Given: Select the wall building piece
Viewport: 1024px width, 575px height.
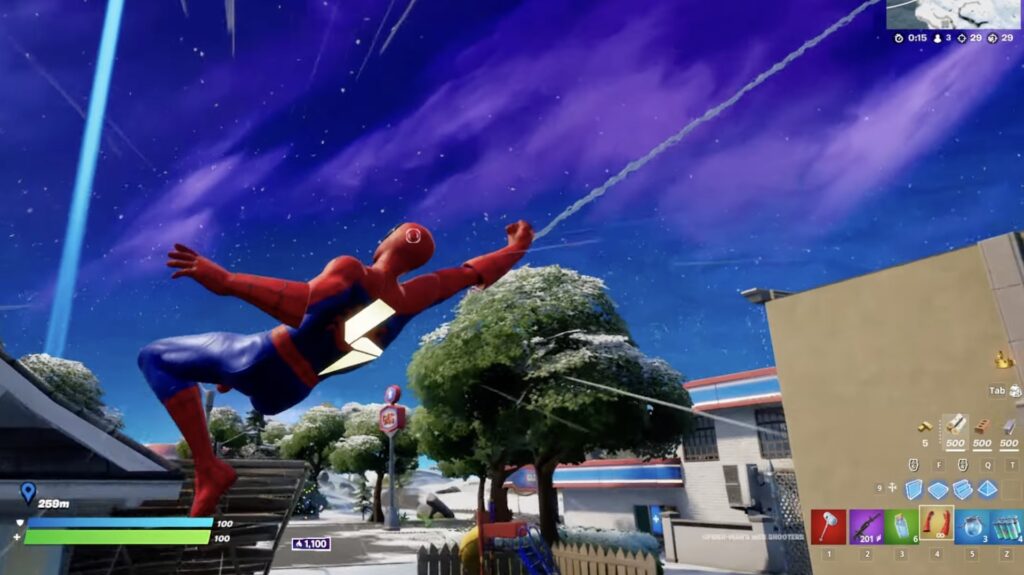Looking at the screenshot, I should 914,489.
